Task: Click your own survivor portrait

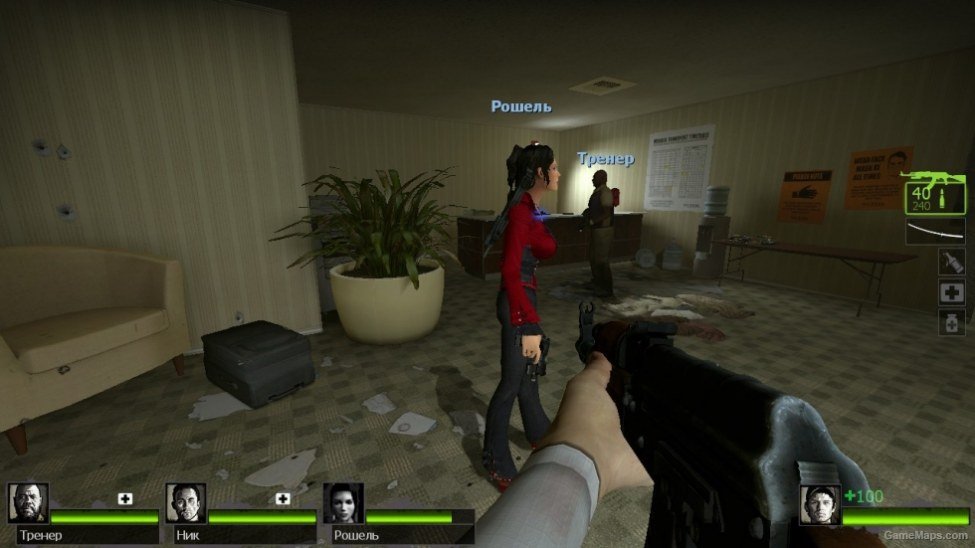Action: click(x=819, y=504)
